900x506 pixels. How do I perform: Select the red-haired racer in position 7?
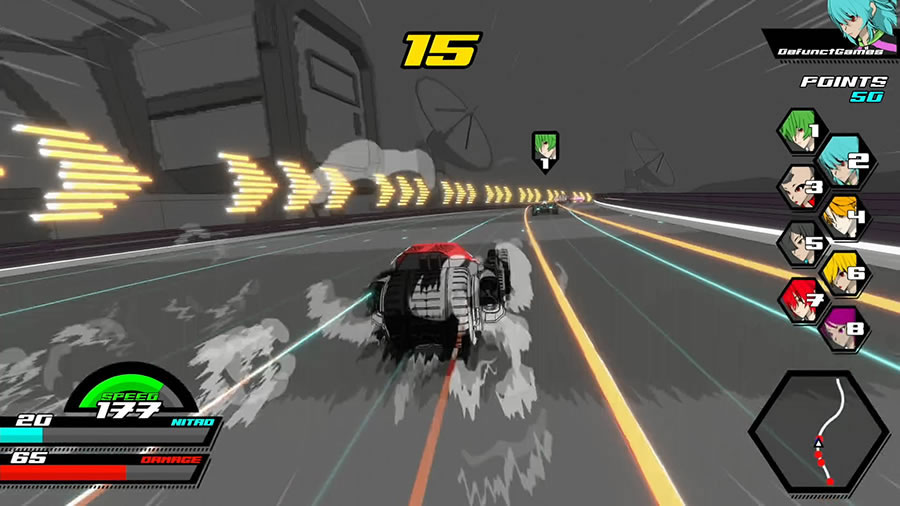point(801,299)
